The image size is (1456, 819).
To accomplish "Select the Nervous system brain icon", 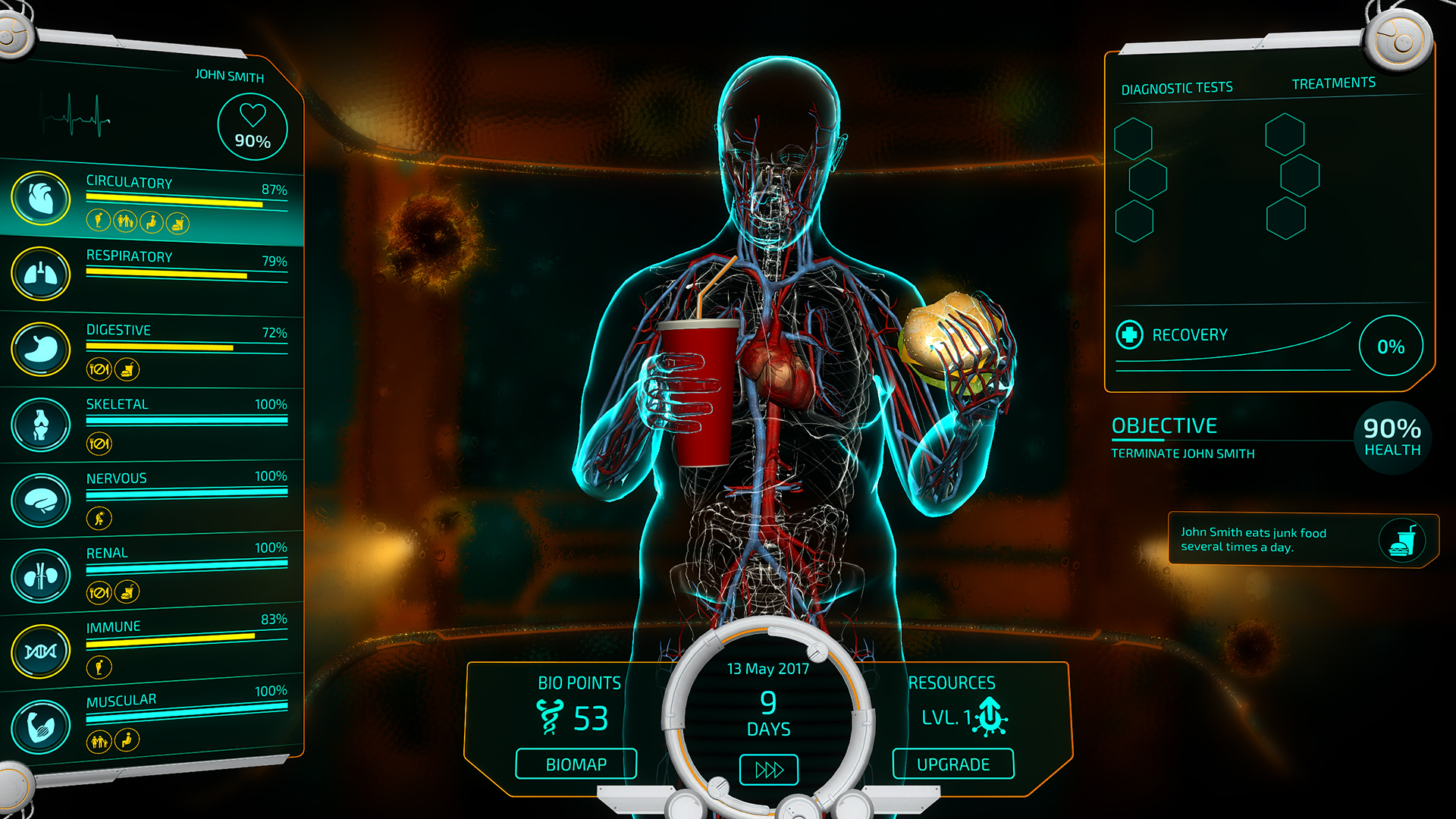I will 42,498.
